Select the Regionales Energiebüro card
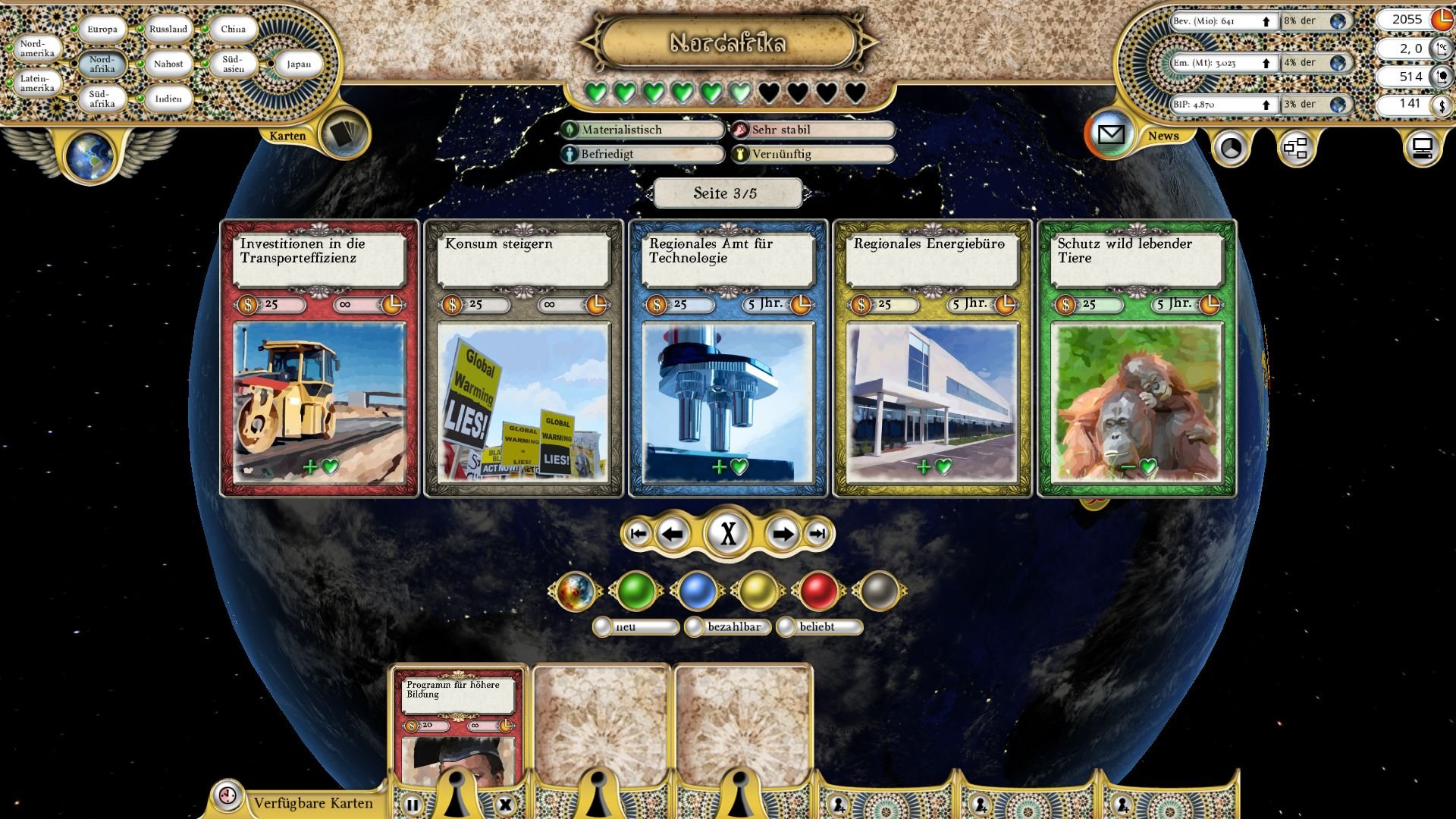The image size is (1456, 819). [x=932, y=359]
